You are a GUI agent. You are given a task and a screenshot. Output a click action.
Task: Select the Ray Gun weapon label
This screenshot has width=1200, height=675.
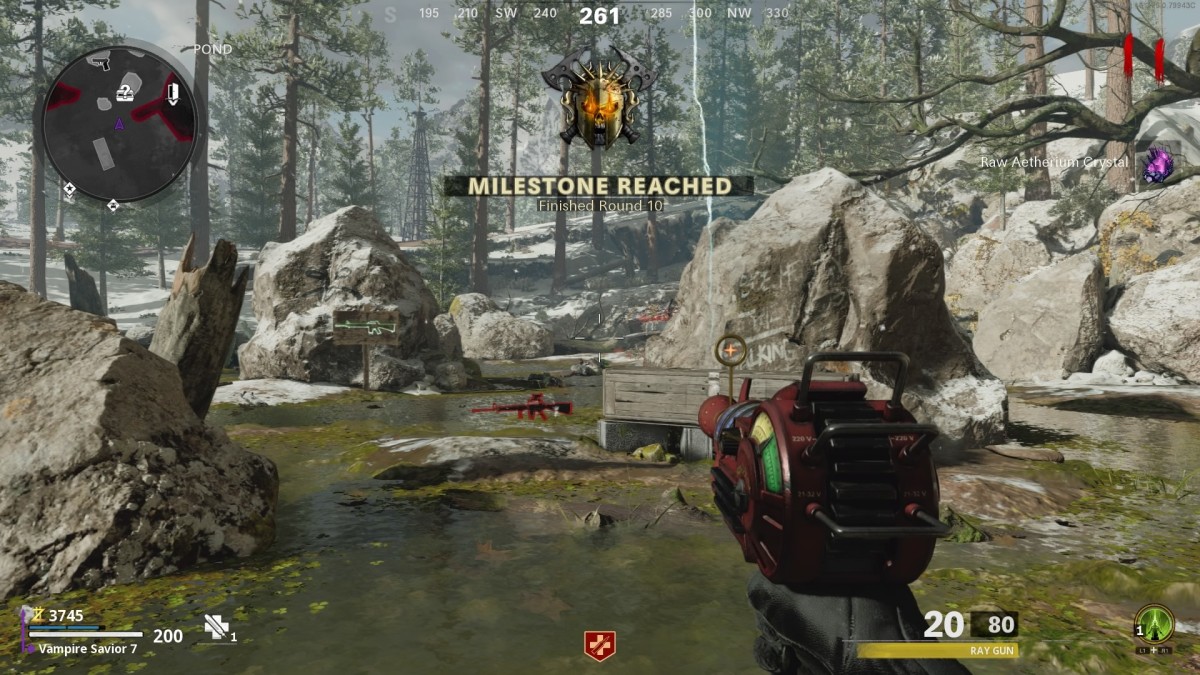point(992,650)
